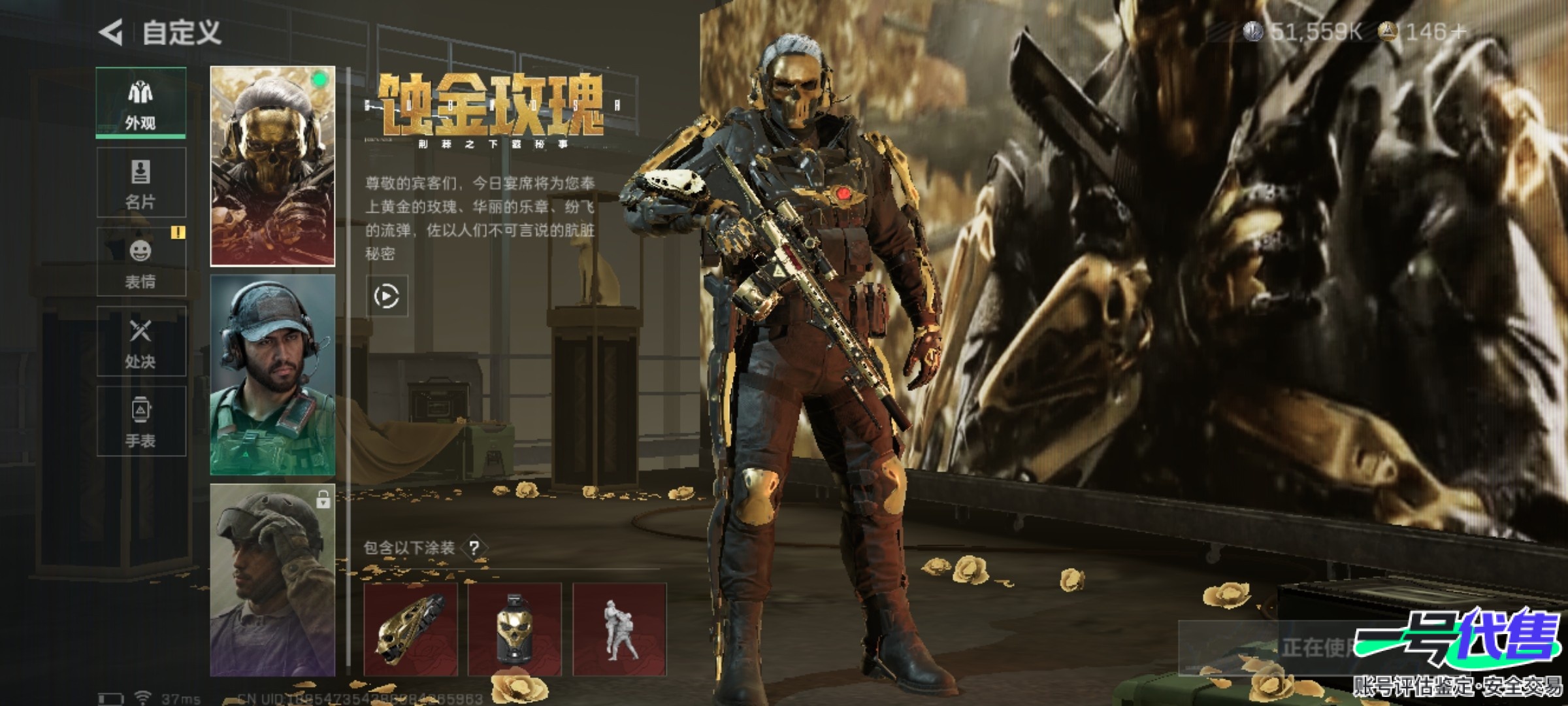Image resolution: width=1568 pixels, height=706 pixels.
Task: Select the locked helmeted soldier skin
Action: [272, 580]
